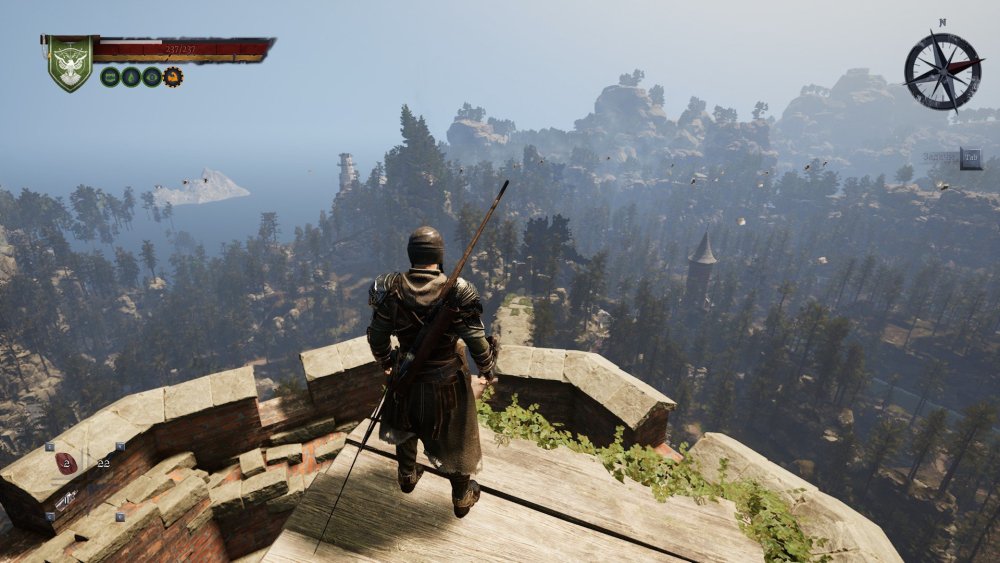Select the green droplet status icon

coord(131,77)
